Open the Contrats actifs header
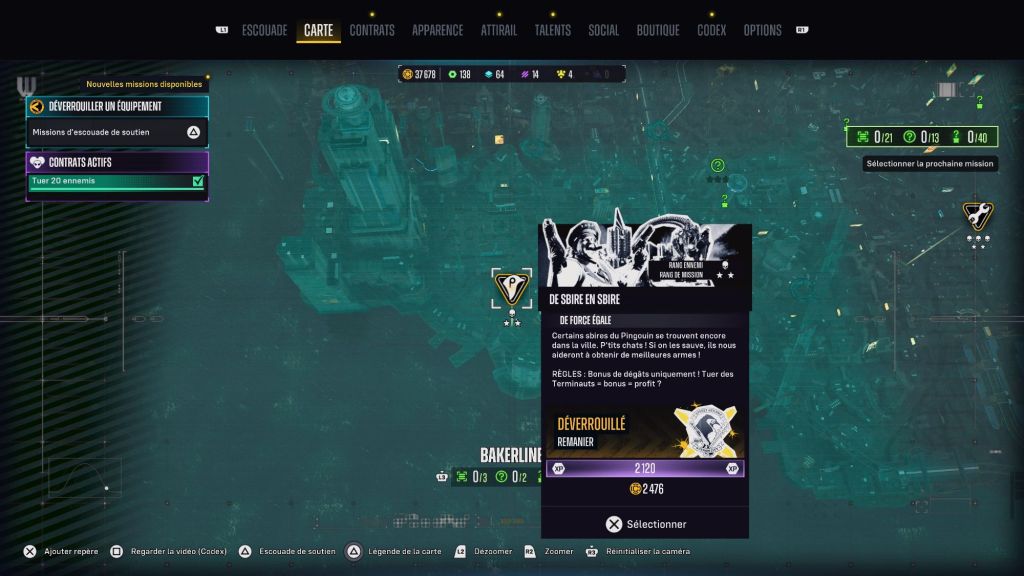 [117, 161]
